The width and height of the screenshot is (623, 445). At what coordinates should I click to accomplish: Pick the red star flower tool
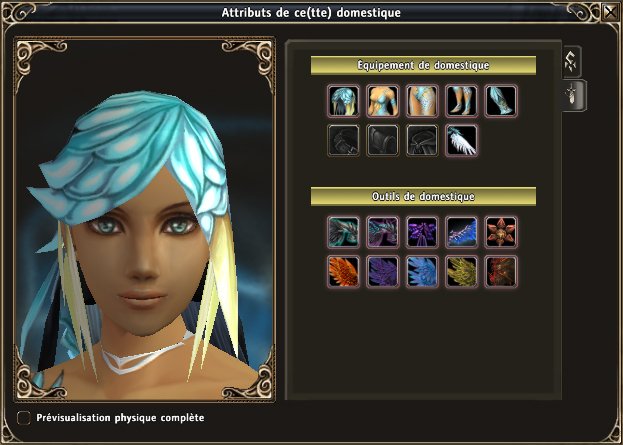[499, 232]
